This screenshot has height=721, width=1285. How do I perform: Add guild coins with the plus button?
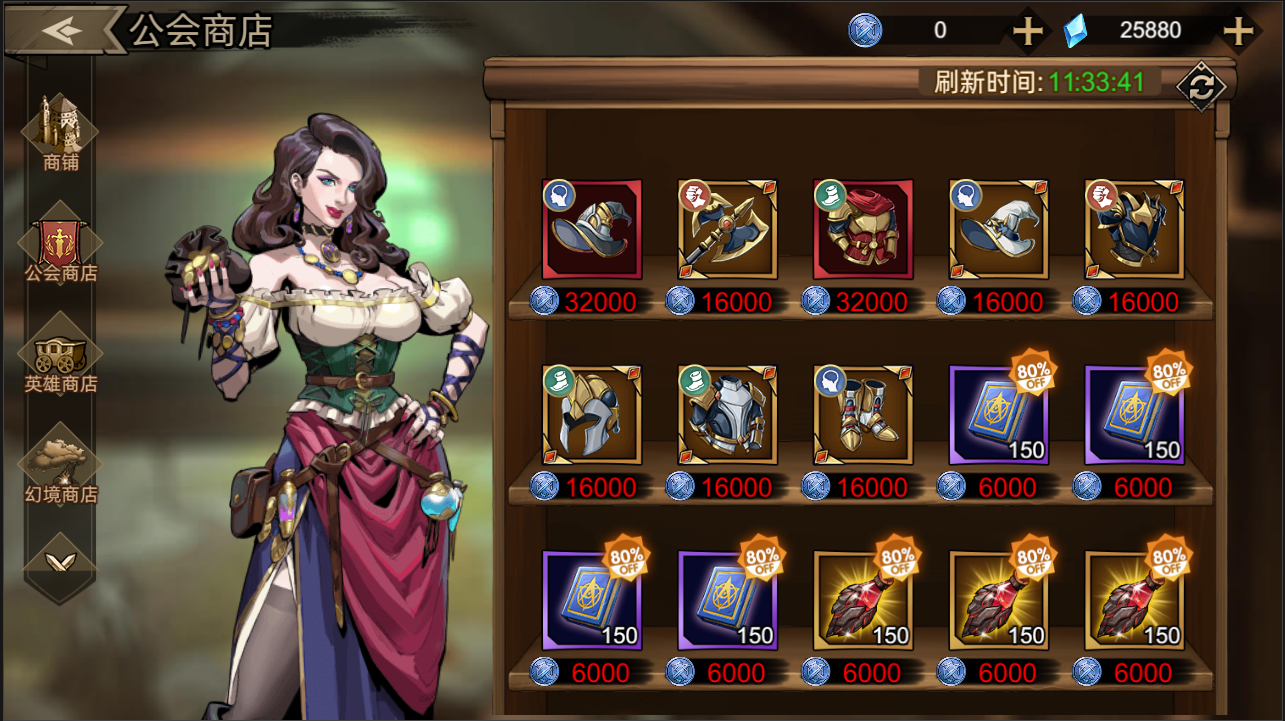pyautogui.click(x=1027, y=31)
